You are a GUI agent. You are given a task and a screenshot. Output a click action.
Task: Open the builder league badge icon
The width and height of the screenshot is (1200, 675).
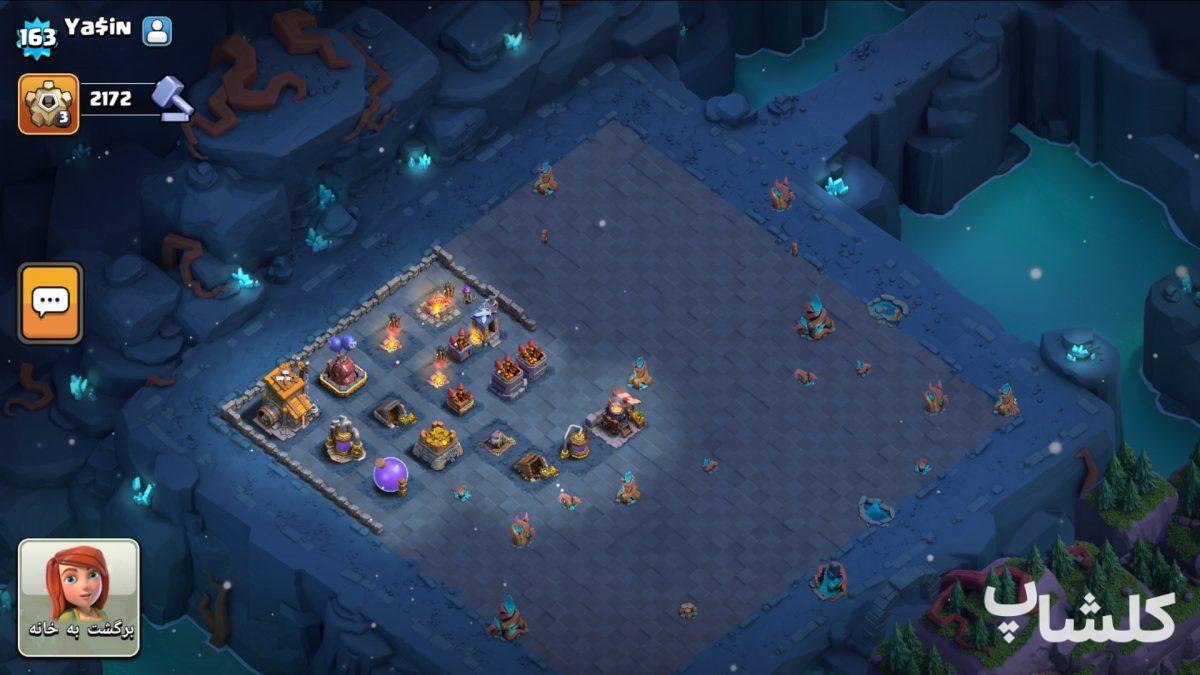48,104
